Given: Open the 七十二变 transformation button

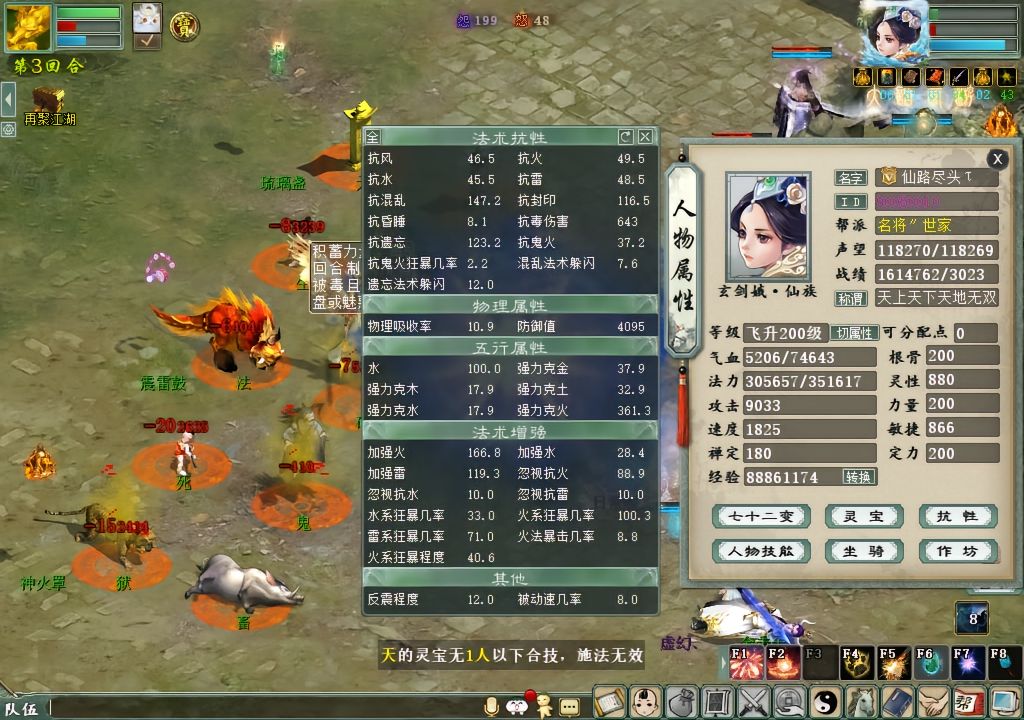Looking at the screenshot, I should 761,516.
